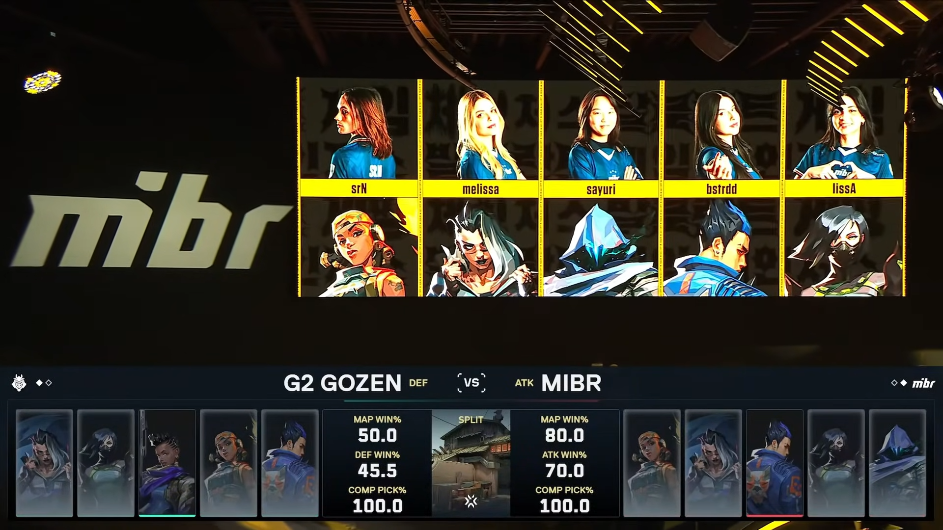Select MIBR's Fade agent card
Screen dimensions: 943x530
pyautogui.click(x=713, y=462)
